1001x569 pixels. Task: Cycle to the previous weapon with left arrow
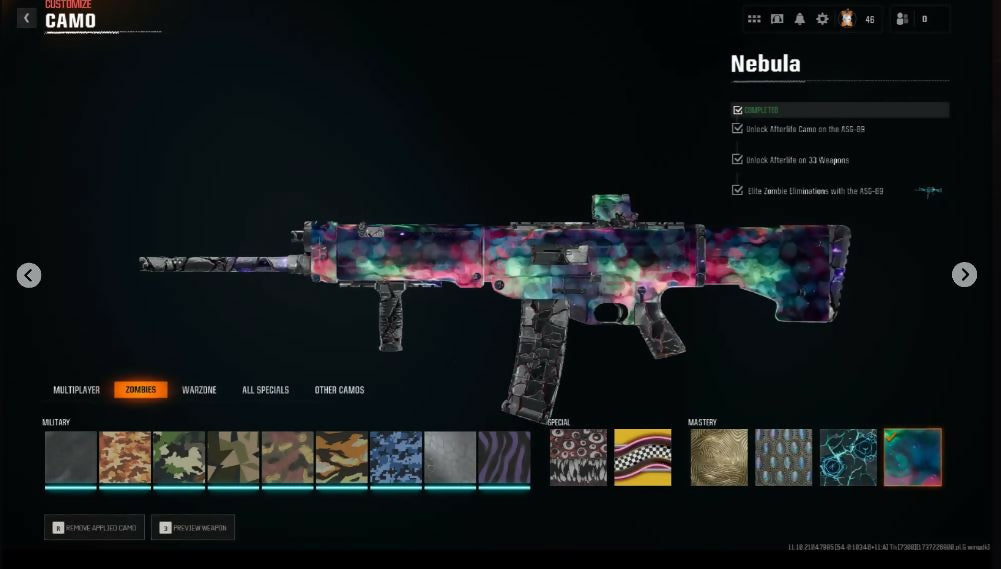click(x=29, y=275)
